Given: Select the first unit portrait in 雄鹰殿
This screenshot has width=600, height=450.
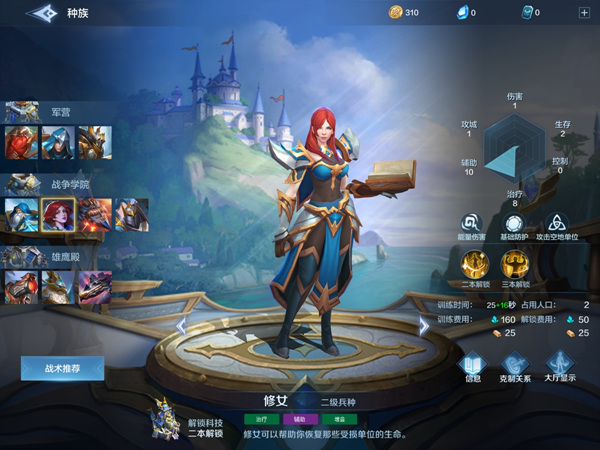Looking at the screenshot, I should [x=21, y=287].
